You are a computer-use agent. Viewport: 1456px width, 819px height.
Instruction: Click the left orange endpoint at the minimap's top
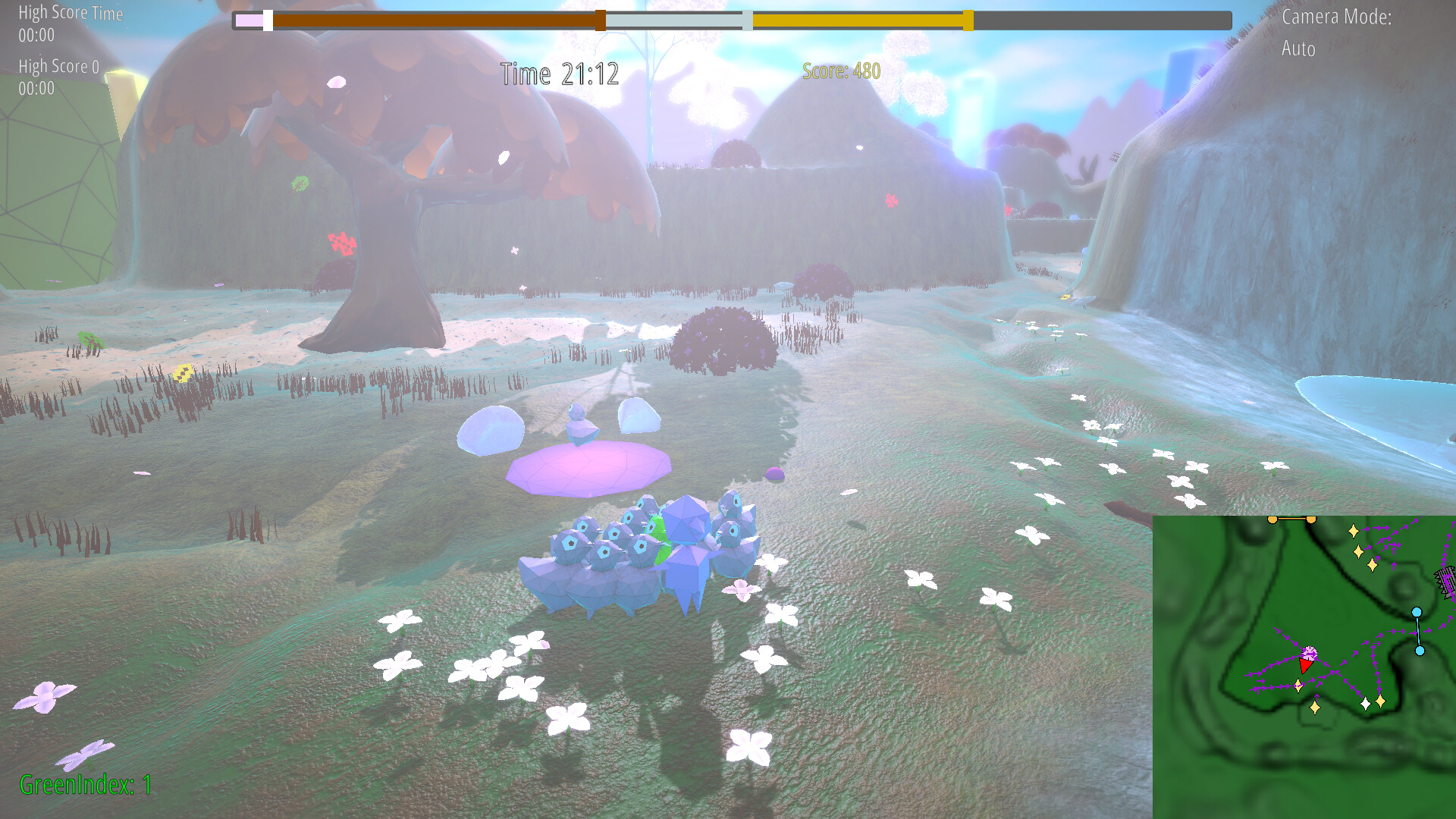point(1272,519)
